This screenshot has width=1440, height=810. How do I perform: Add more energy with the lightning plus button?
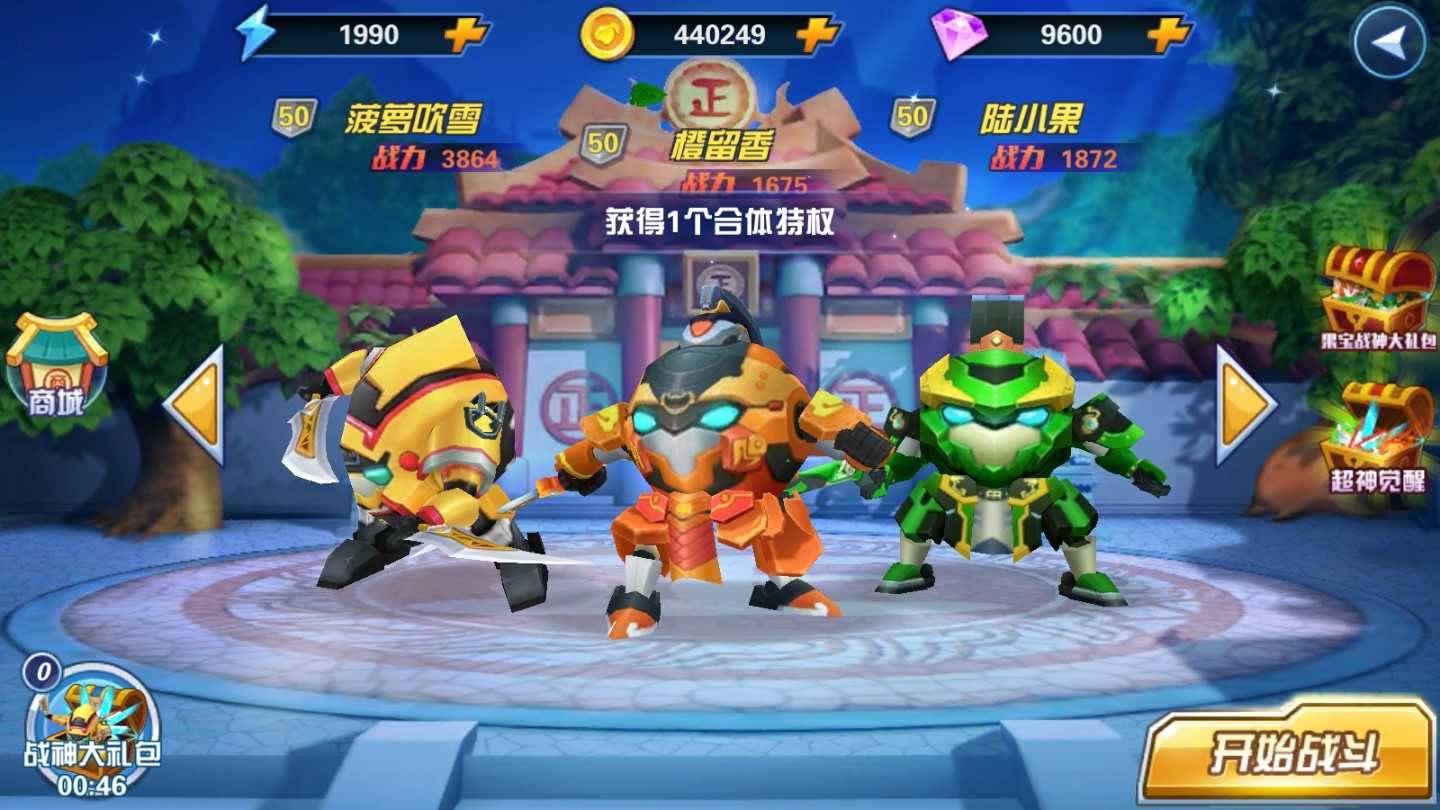465,35
